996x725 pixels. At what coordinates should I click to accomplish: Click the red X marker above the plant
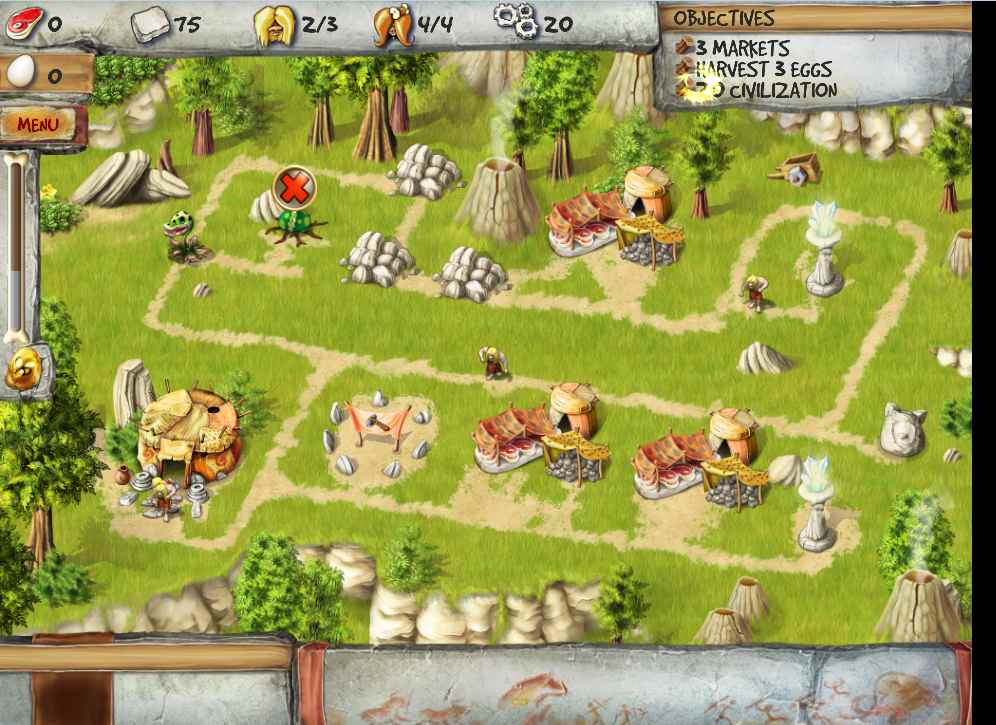(x=294, y=187)
